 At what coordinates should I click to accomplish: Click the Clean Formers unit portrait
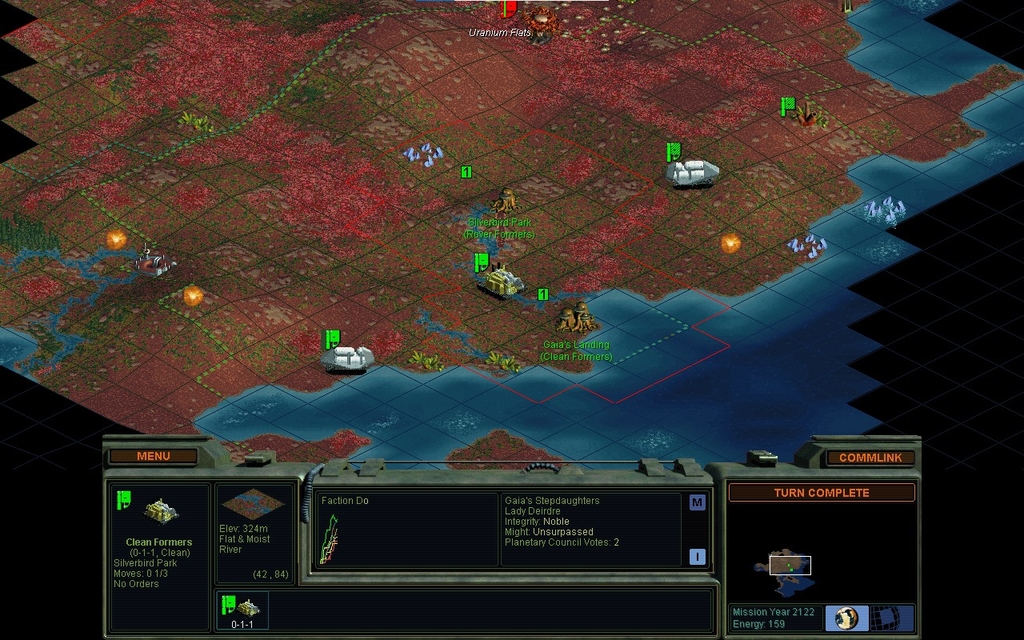click(x=160, y=511)
